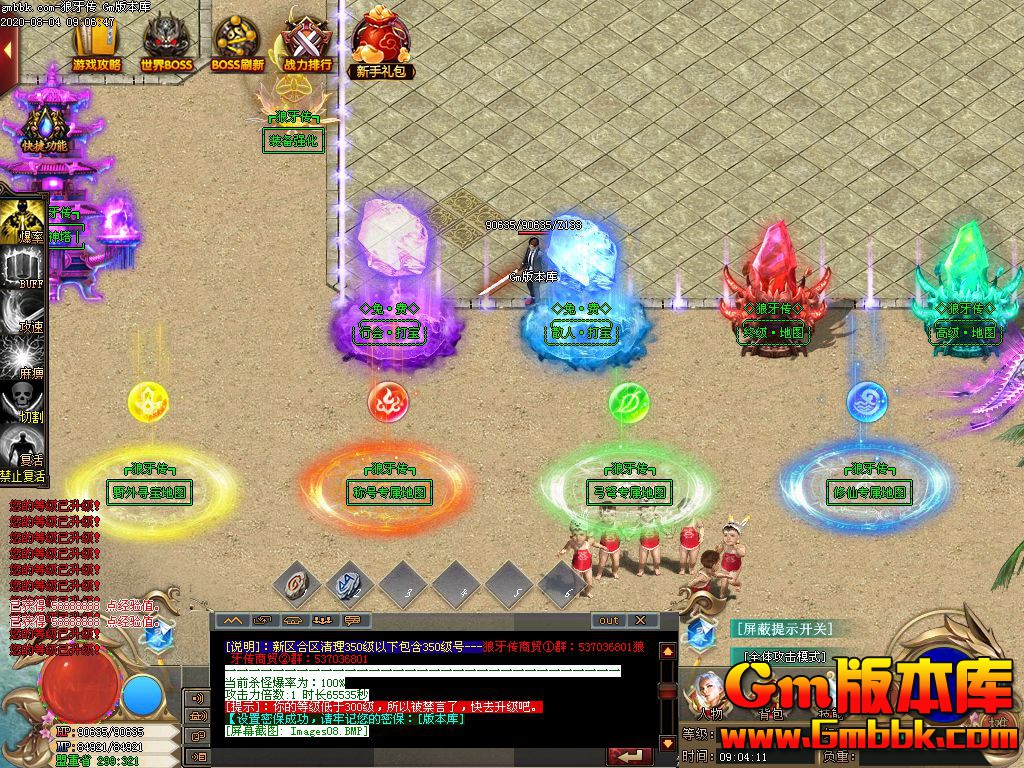Select the 爆率 drop rate buff icon
Screen dimensions: 1024x768
tap(24, 221)
